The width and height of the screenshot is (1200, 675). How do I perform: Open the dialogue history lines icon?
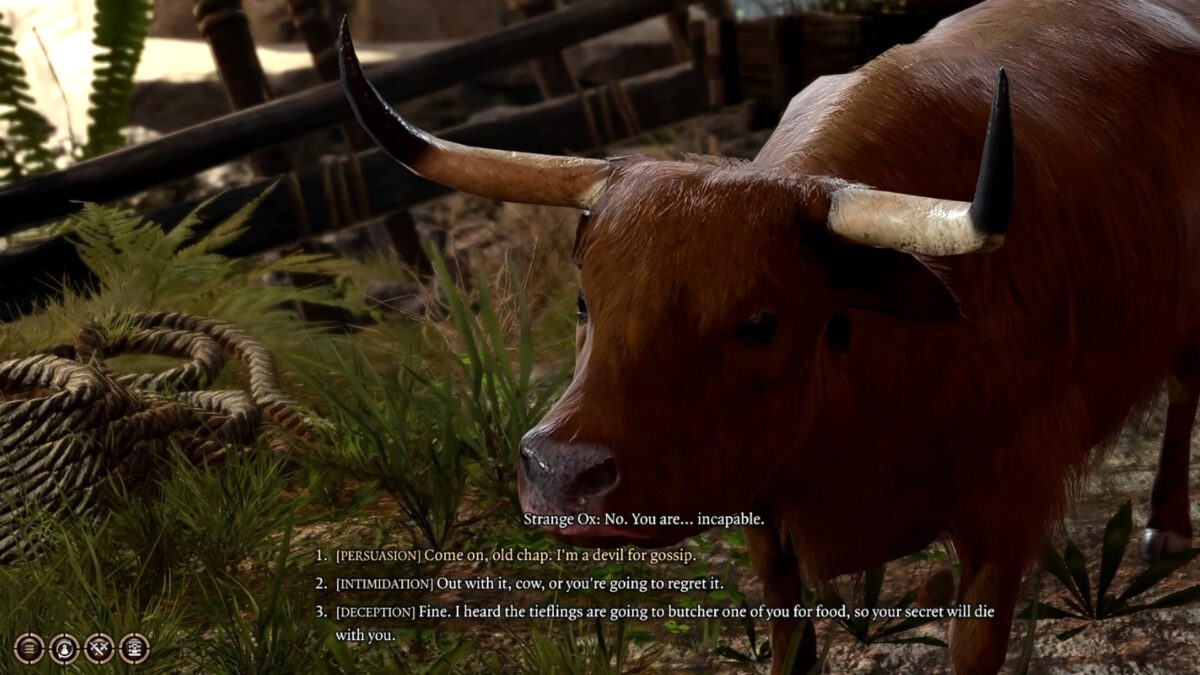pos(29,648)
